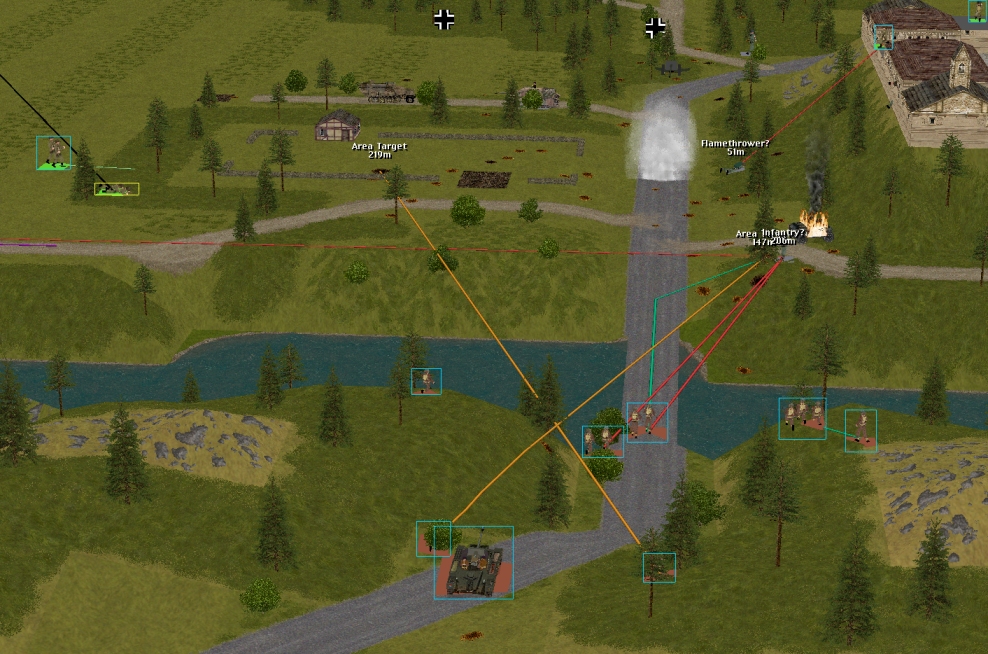Select the three-man squad east of the bridge
The width and height of the screenshot is (988, 654).
pos(802,418)
